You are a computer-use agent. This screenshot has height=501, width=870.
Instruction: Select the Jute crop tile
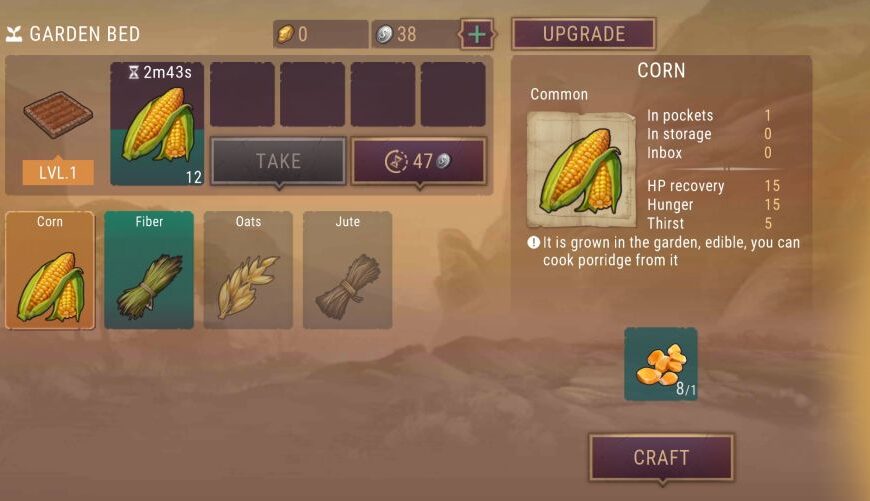point(347,270)
